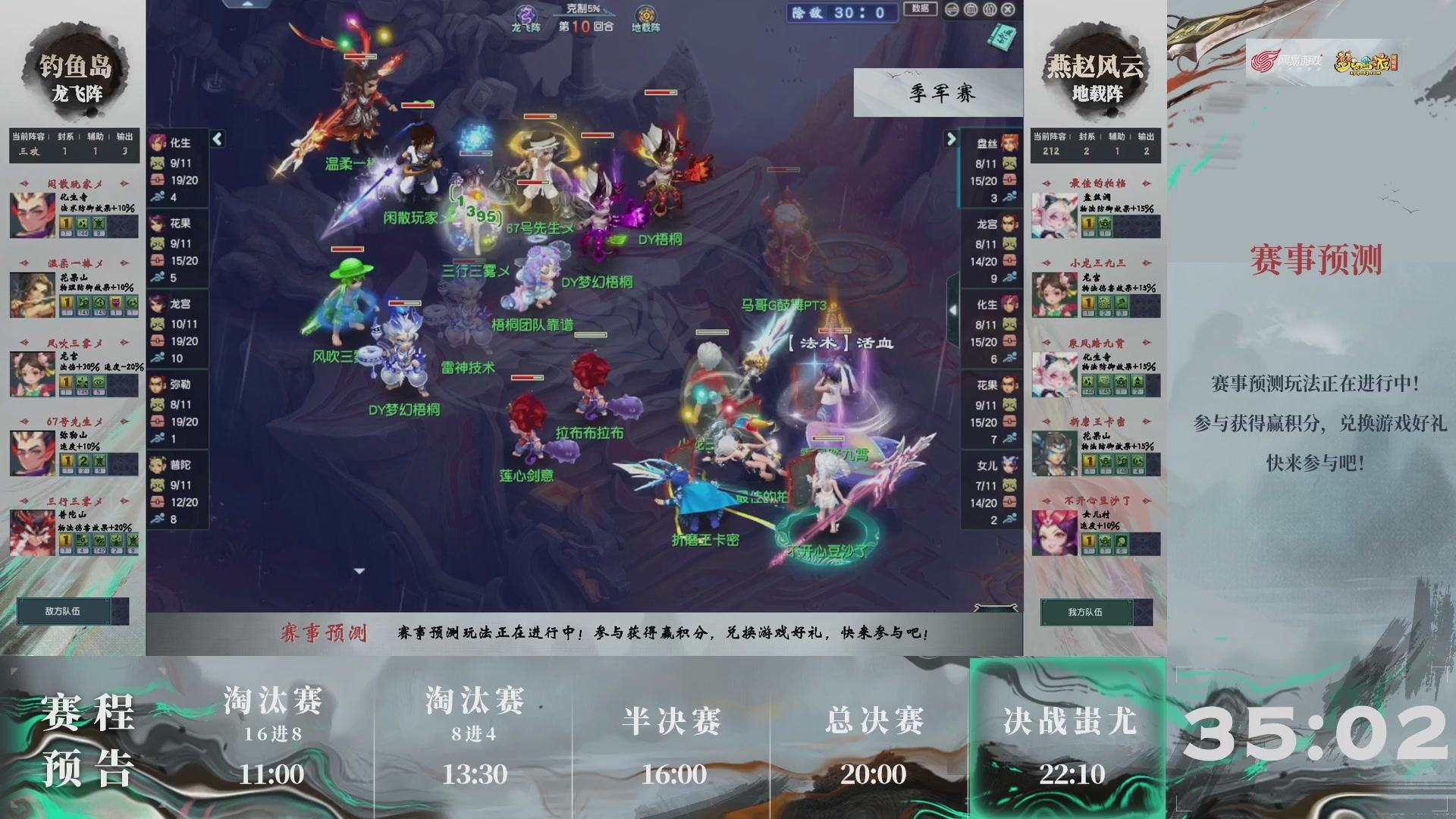Viewport: 1456px width, 819px height.
Task: Click the 数据 button
Action: coord(920,10)
